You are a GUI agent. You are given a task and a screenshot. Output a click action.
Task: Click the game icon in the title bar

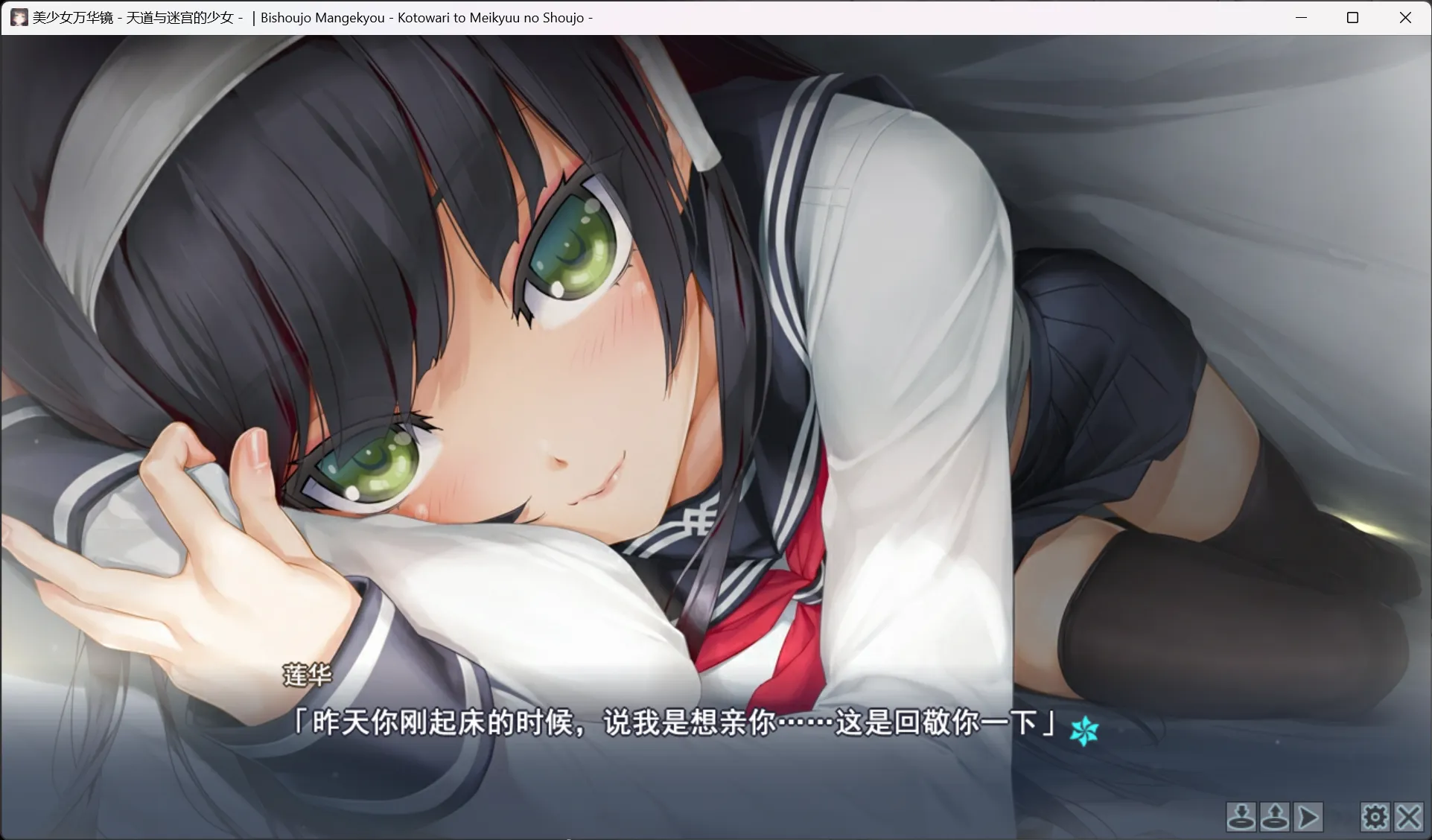coord(19,17)
